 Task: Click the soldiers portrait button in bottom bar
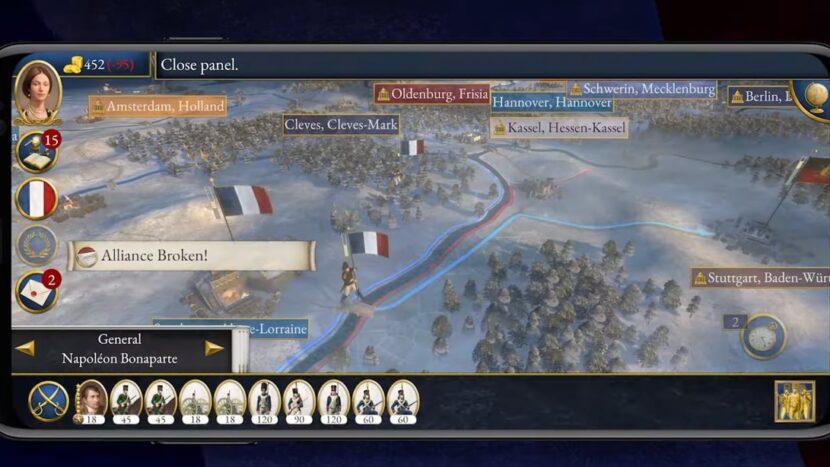[794, 401]
